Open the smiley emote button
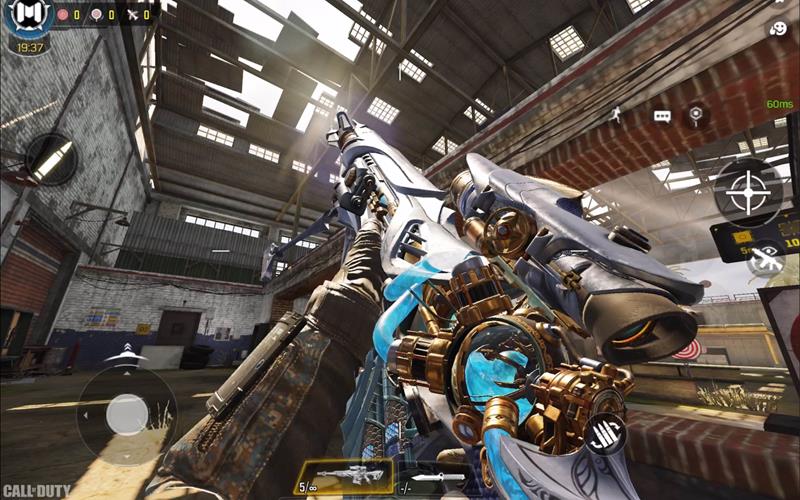 point(778,29)
